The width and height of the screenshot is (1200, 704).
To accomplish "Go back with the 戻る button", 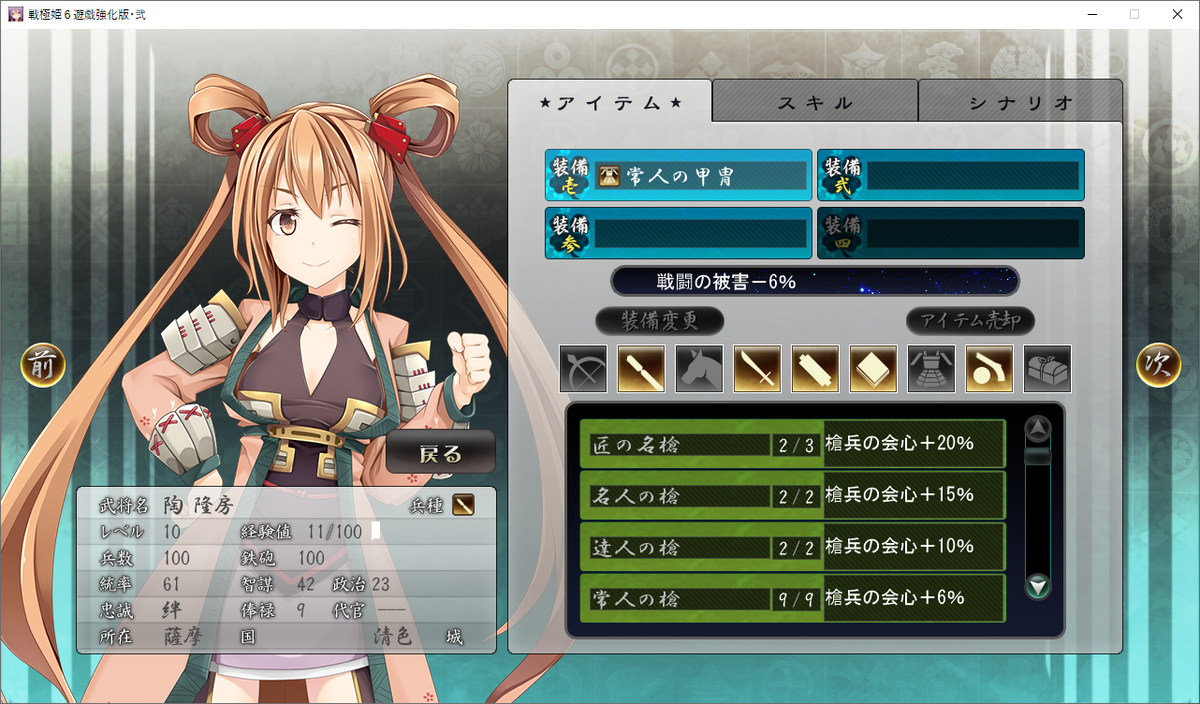I will click(x=441, y=453).
